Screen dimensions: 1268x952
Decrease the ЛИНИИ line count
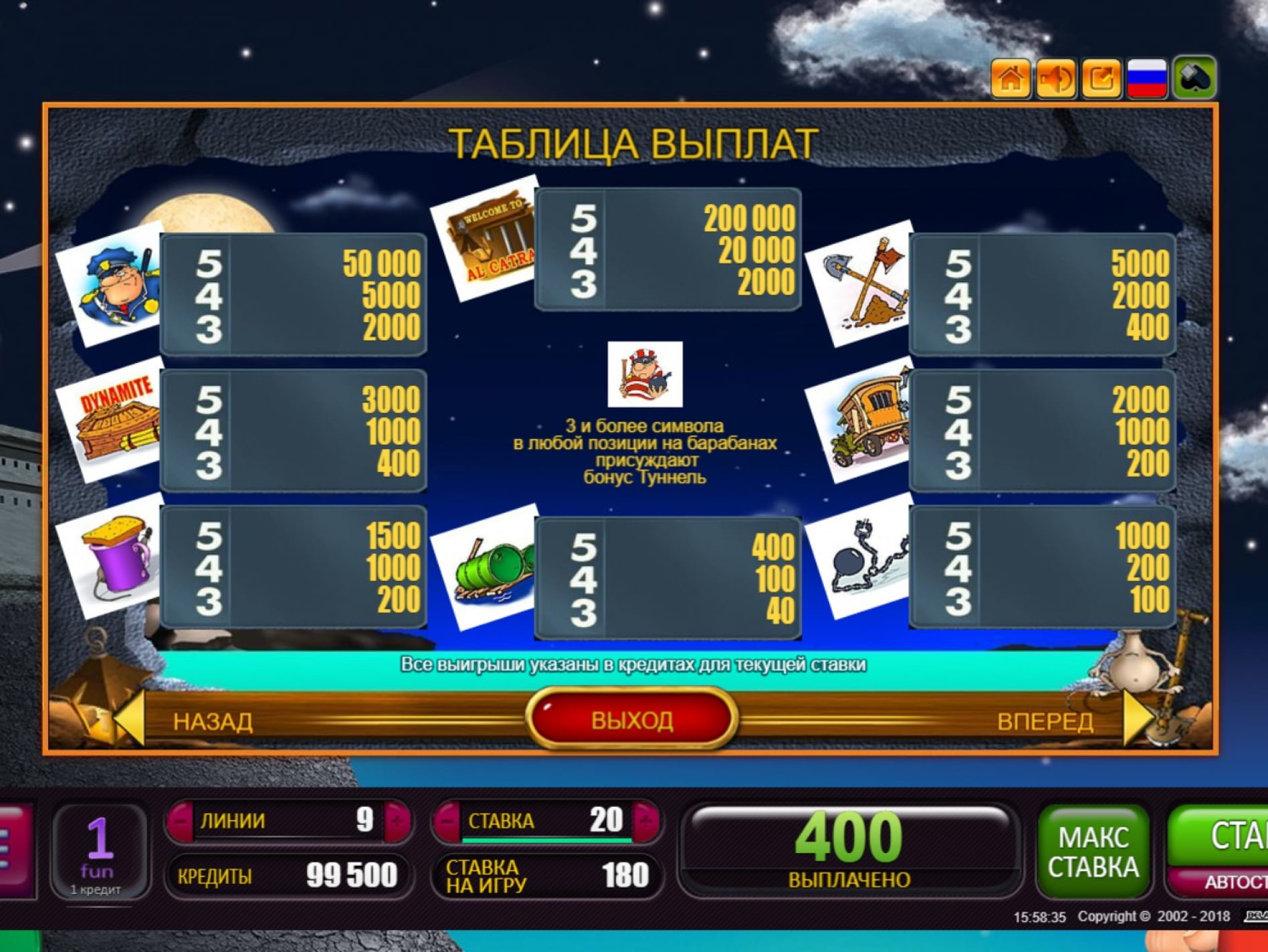pyautogui.click(x=181, y=820)
